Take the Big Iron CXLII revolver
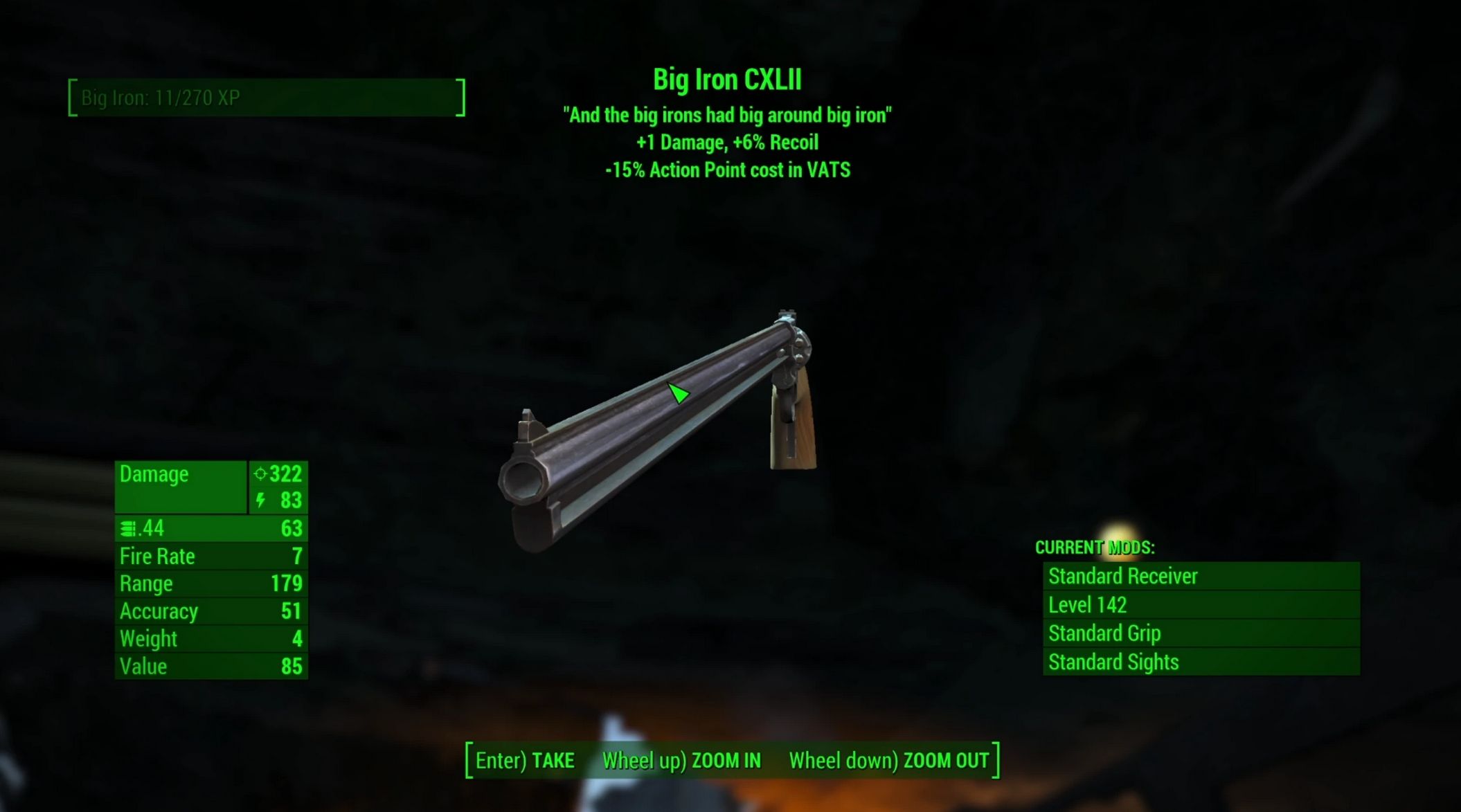1461x812 pixels. coord(525,761)
